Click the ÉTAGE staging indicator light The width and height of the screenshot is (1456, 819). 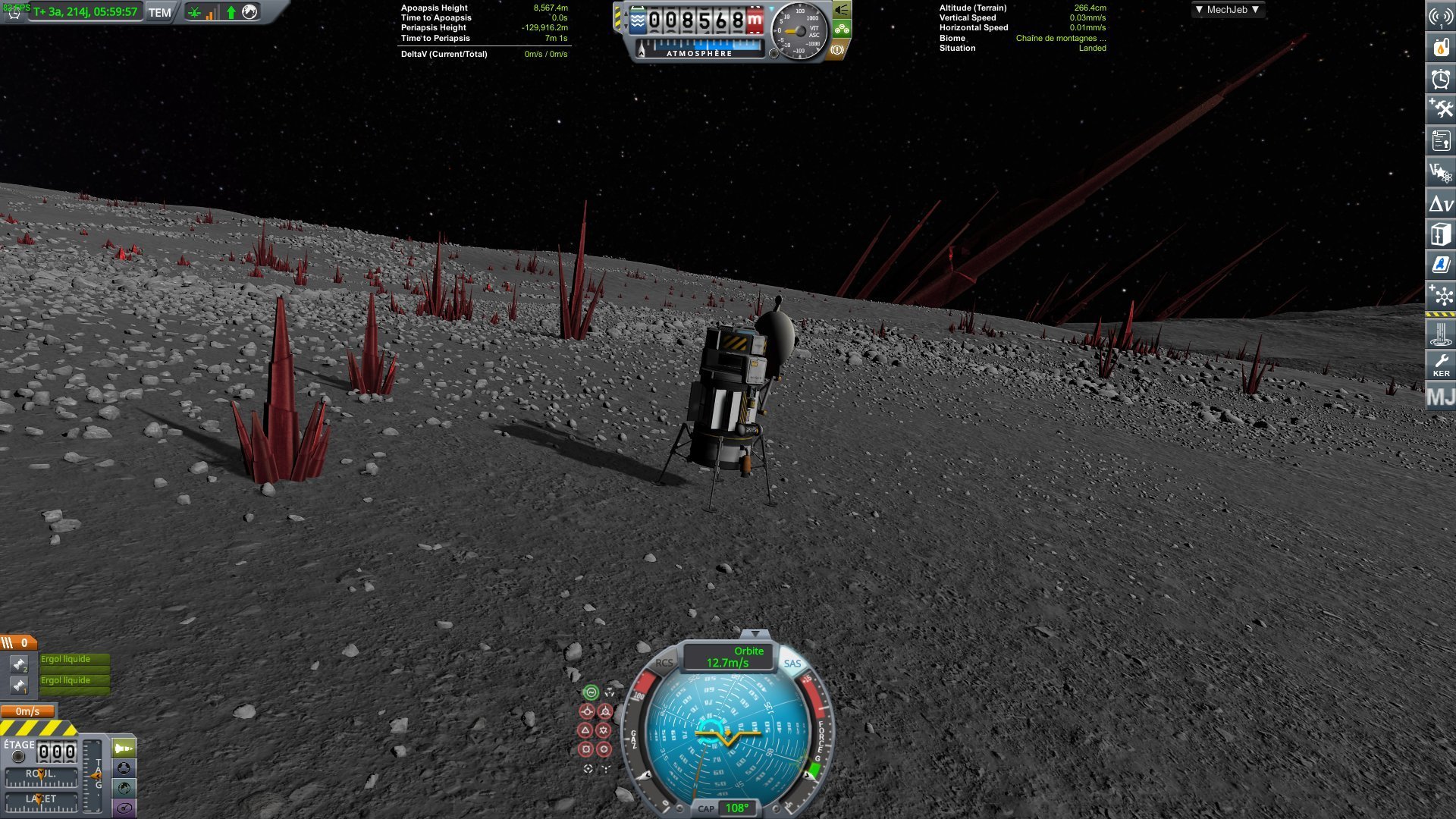[x=19, y=756]
